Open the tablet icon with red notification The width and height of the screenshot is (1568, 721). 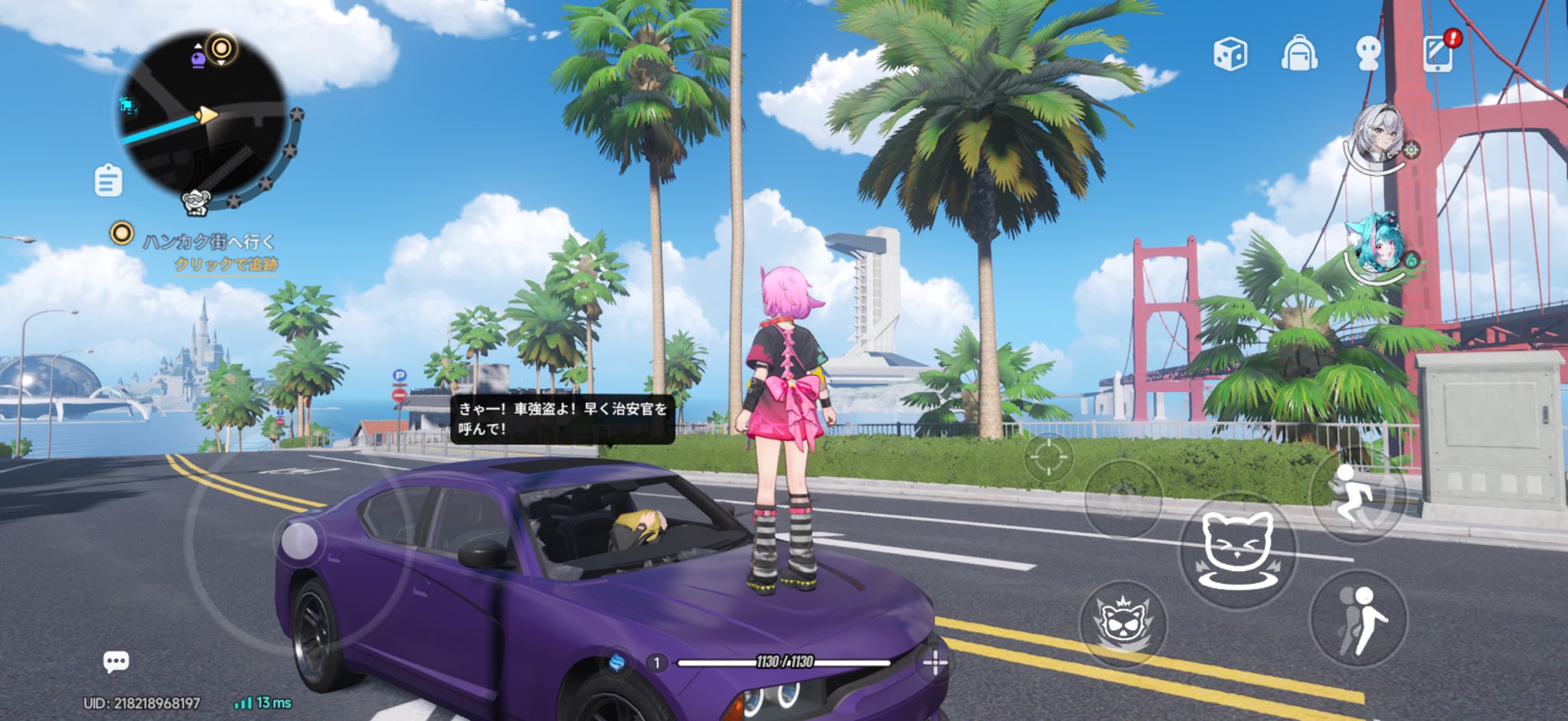pyautogui.click(x=1438, y=54)
